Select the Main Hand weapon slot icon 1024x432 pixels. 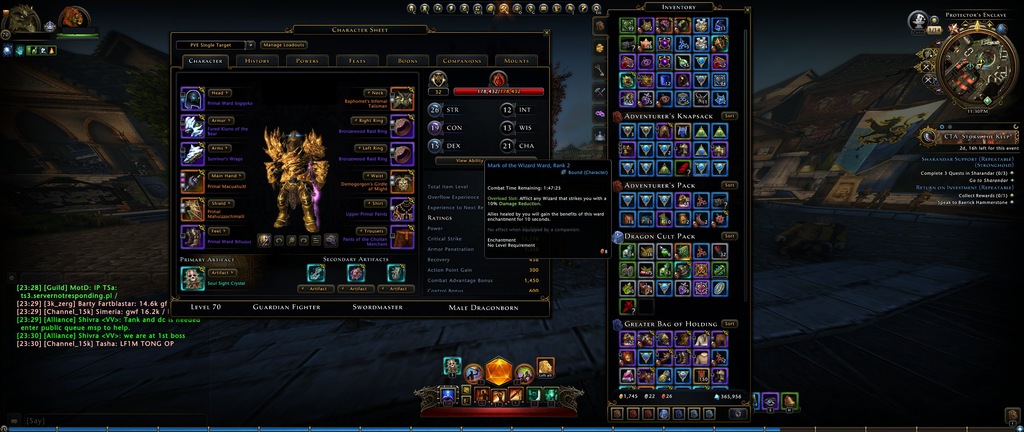click(192, 181)
